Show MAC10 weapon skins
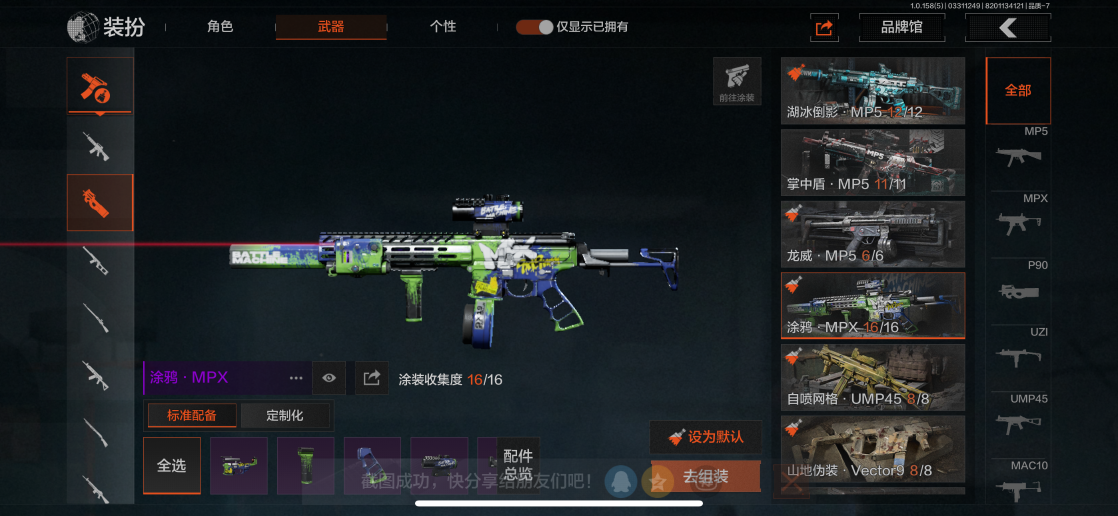 (x=1018, y=485)
